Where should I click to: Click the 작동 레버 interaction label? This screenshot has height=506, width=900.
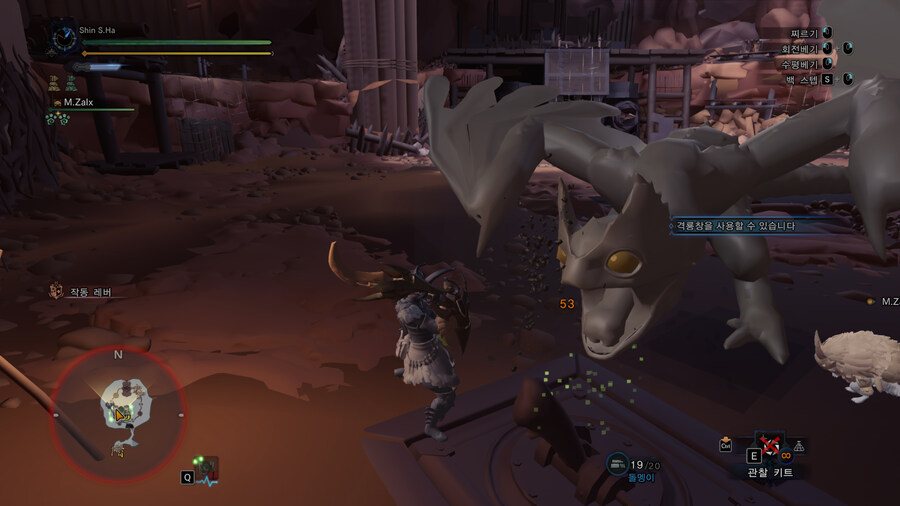[90, 292]
